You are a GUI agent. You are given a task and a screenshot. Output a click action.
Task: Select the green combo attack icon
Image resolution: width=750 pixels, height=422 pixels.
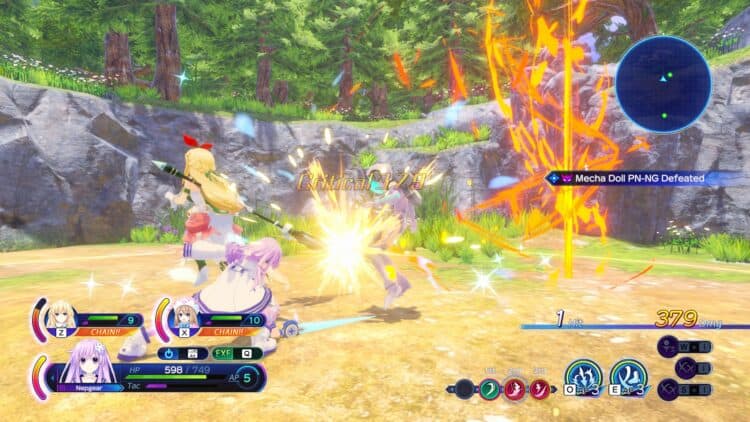tap(490, 389)
